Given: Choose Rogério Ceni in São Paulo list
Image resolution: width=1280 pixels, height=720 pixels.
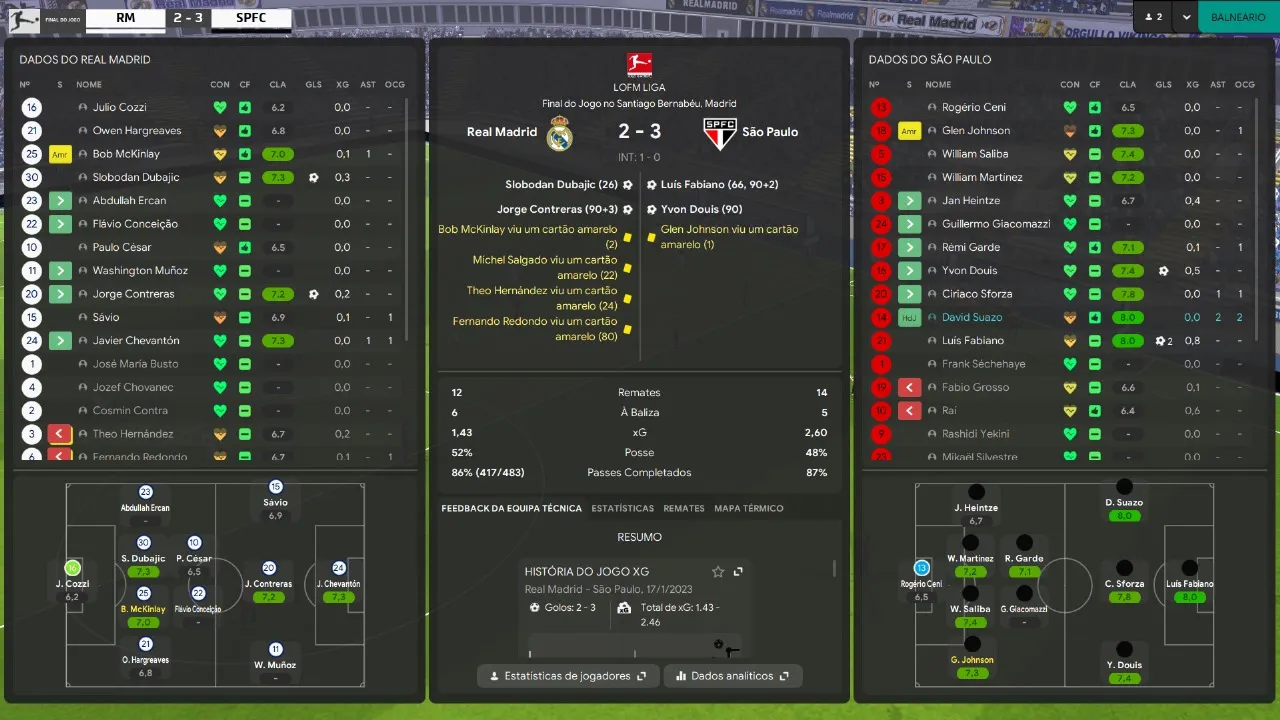Looking at the screenshot, I should point(974,107).
